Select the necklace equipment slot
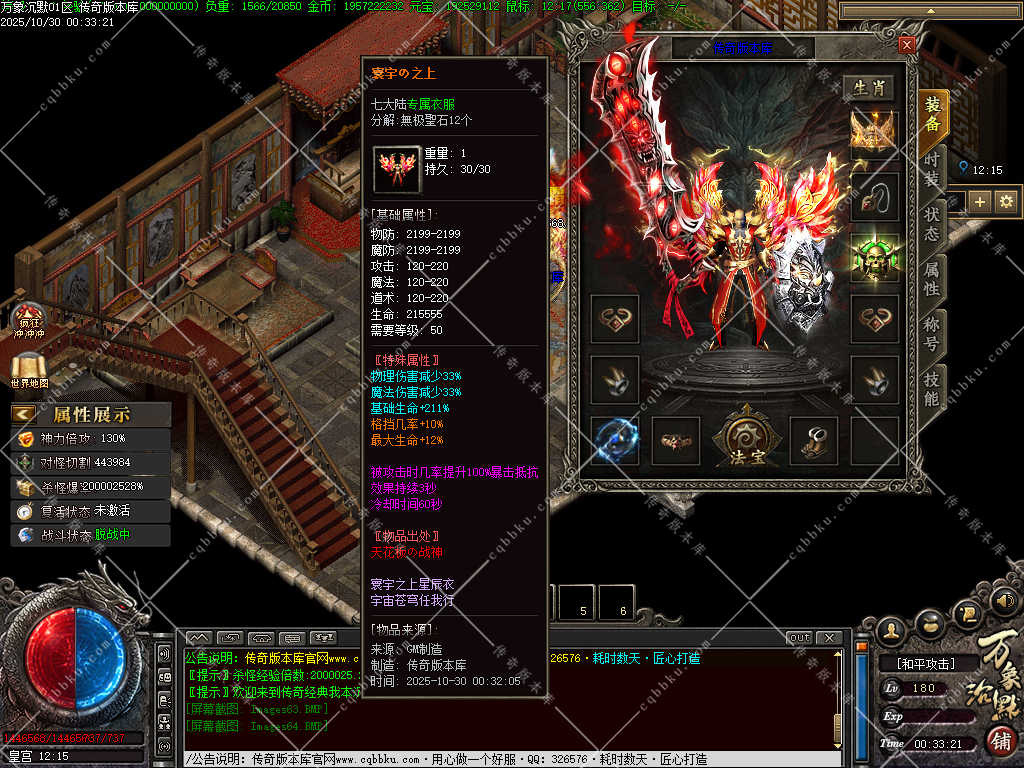 coord(874,197)
